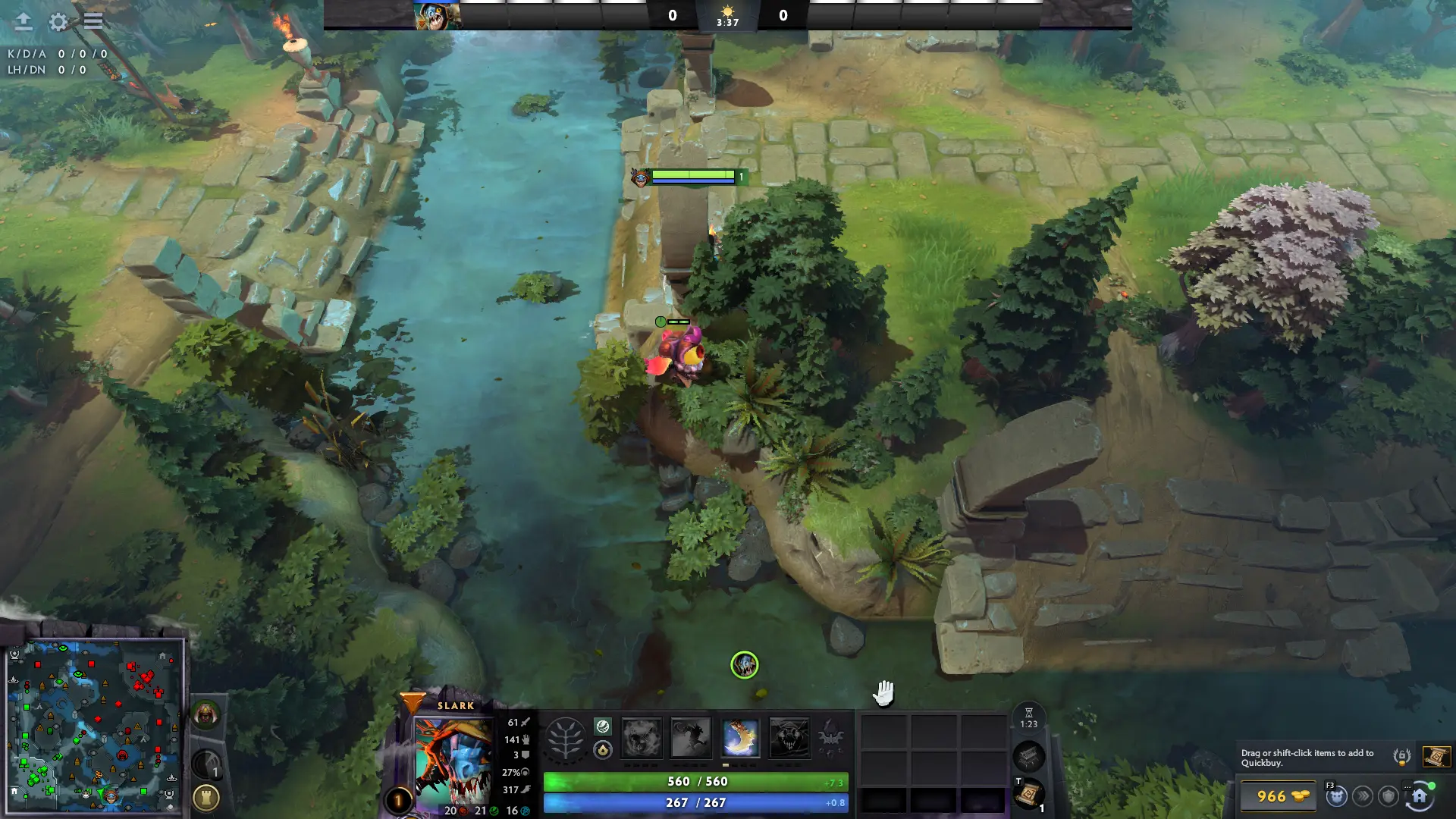Click the upload arrow icon at top-left
1456x819 pixels.
(x=24, y=22)
